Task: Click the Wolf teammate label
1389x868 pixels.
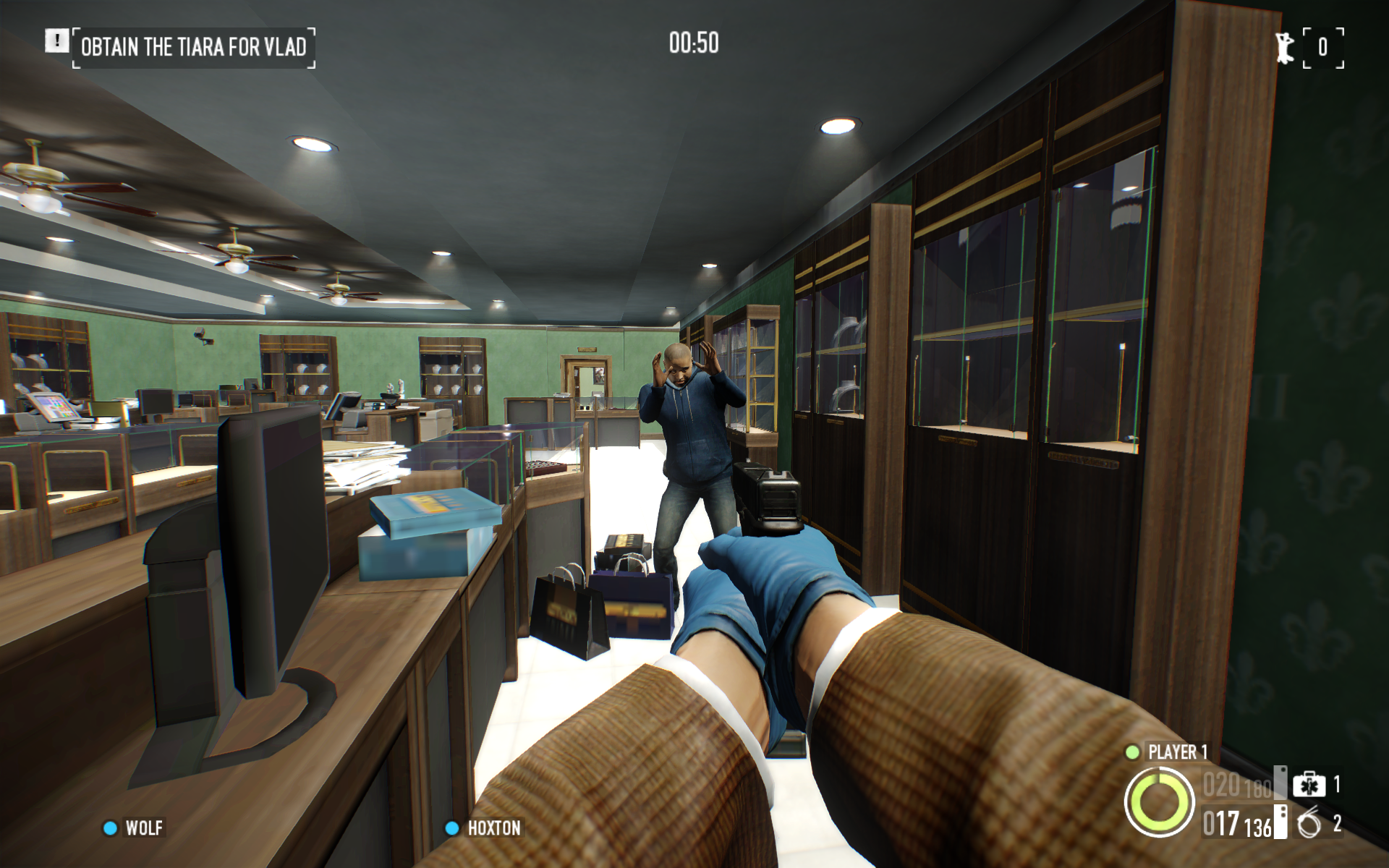Action: tap(143, 828)
